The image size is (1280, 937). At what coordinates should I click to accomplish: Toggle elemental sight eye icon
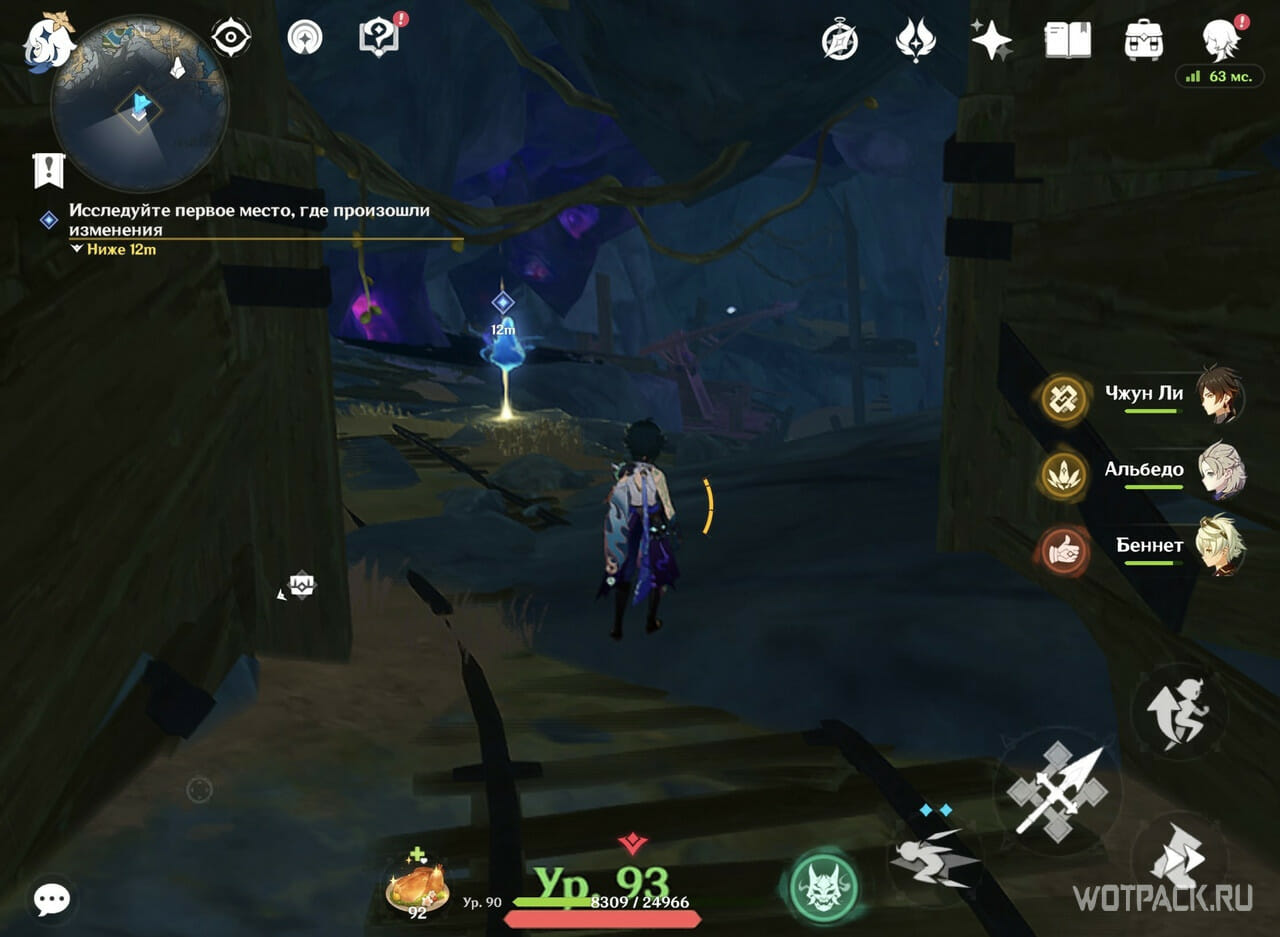tap(231, 39)
